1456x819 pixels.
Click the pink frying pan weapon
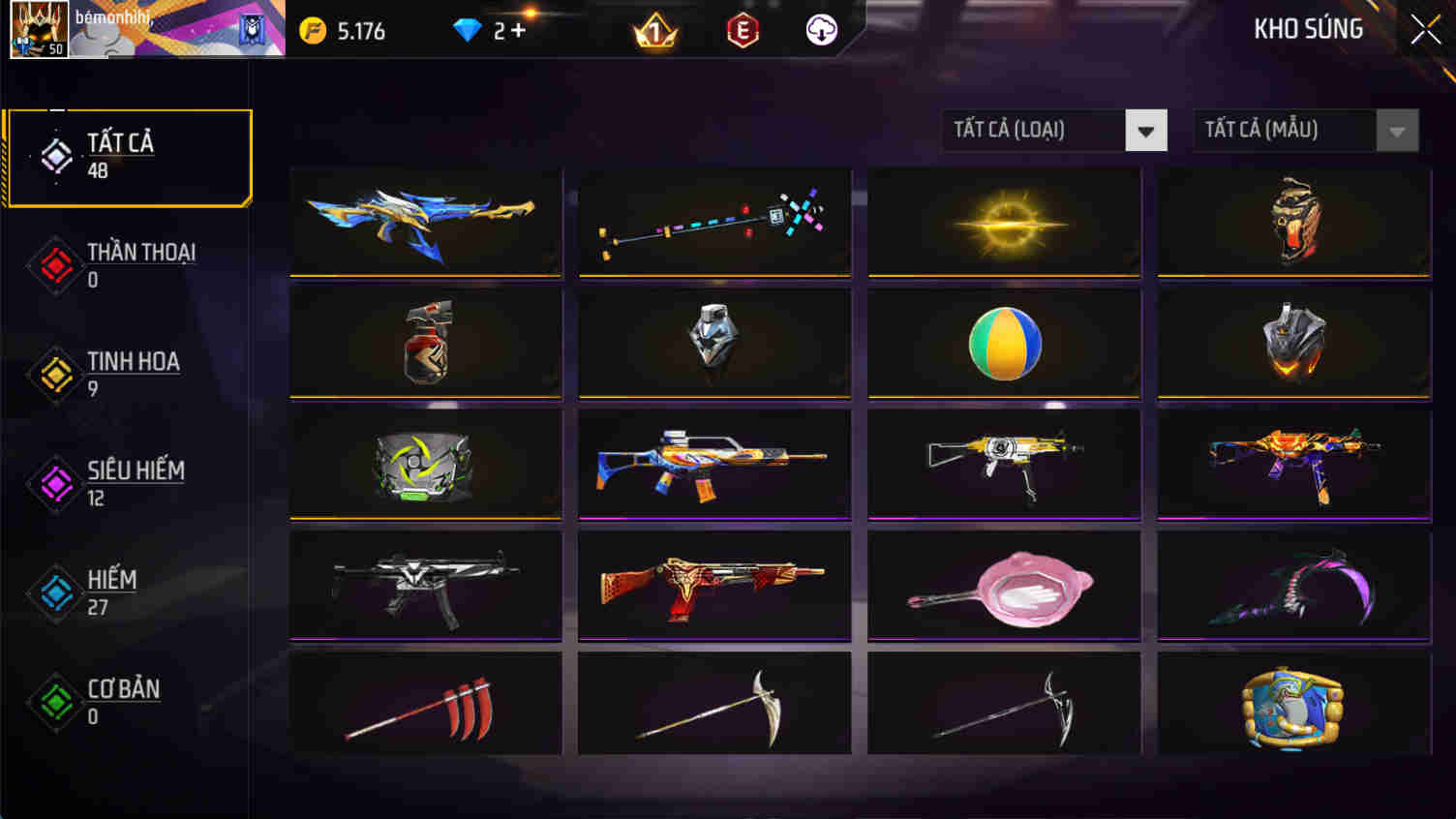point(1003,586)
